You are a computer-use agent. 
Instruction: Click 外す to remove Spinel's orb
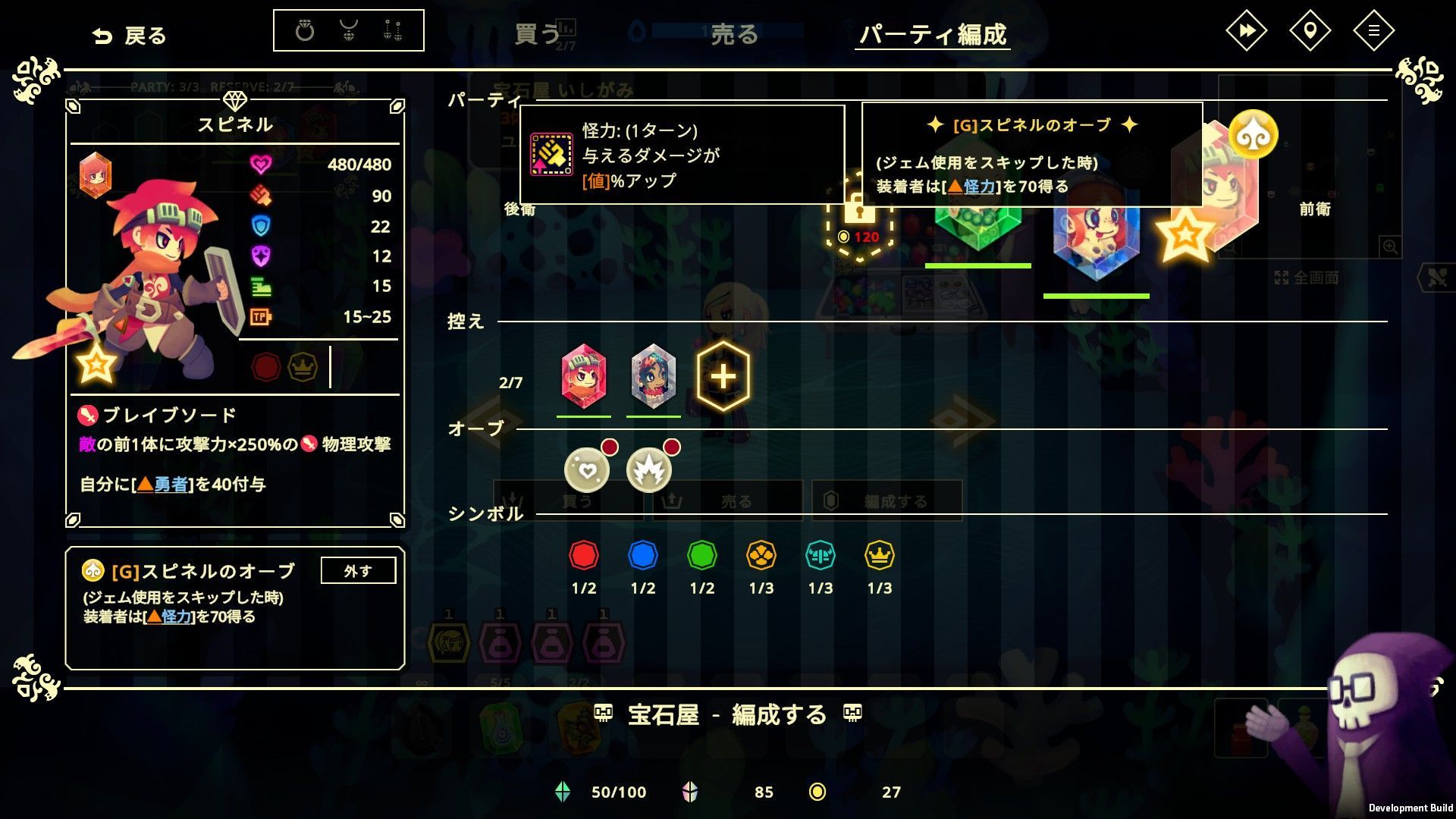(358, 570)
